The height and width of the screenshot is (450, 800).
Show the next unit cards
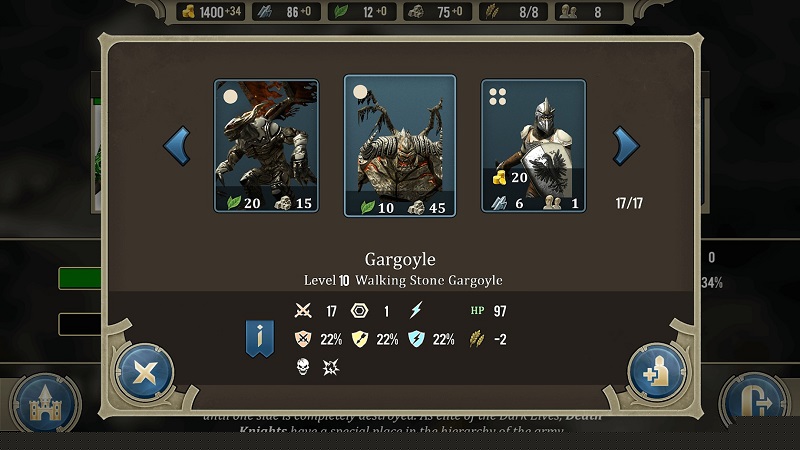(x=626, y=146)
